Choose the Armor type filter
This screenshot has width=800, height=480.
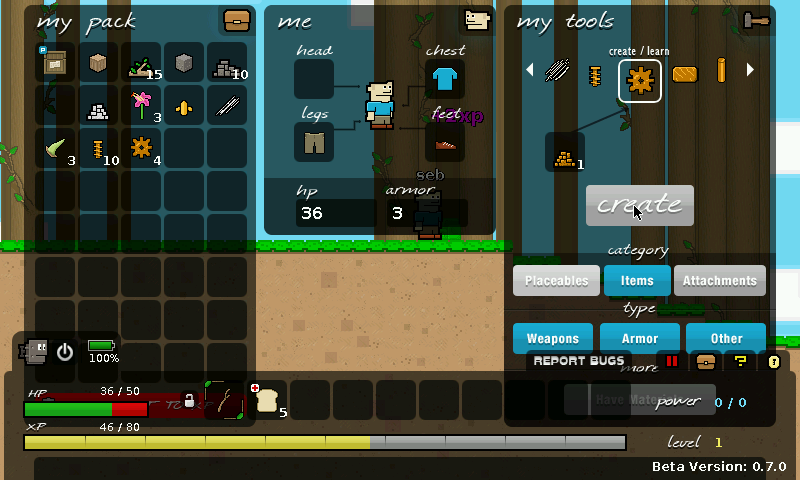(640, 338)
